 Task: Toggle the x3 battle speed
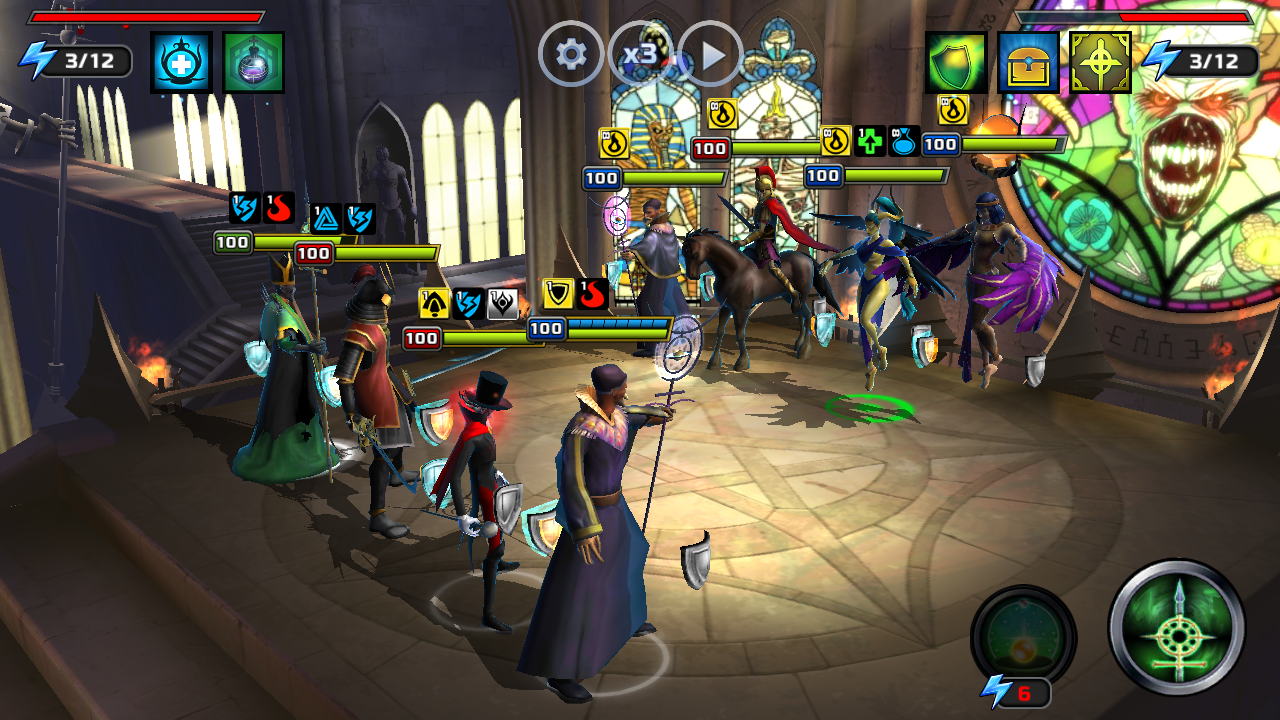point(640,54)
